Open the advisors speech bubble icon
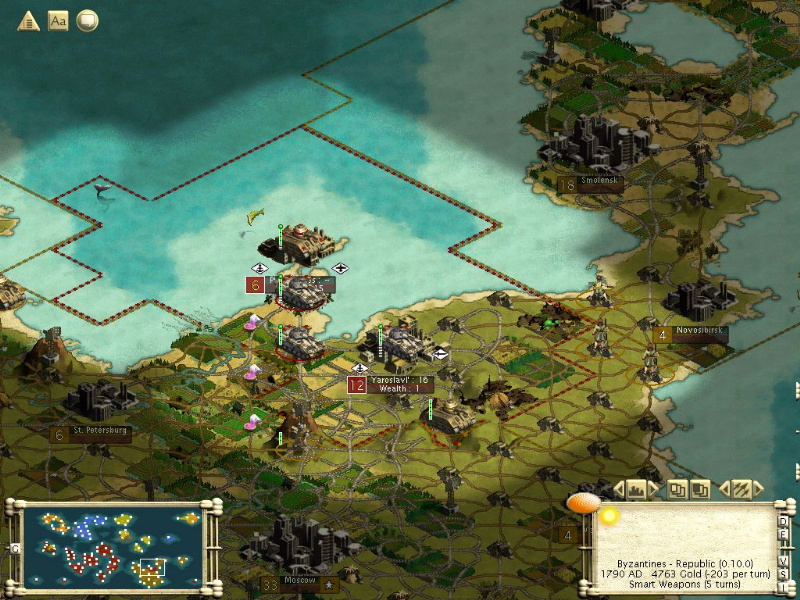Image resolution: width=800 pixels, height=600 pixels. (88, 20)
